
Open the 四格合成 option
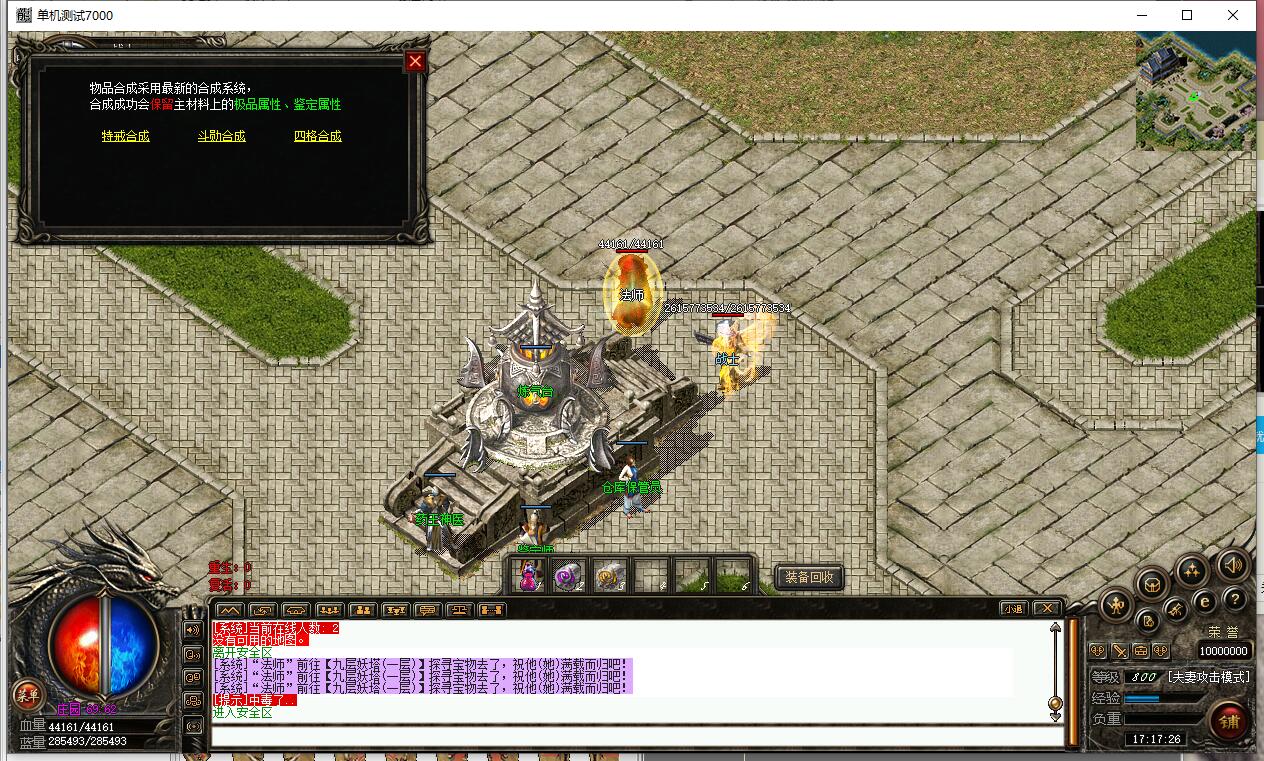317,136
